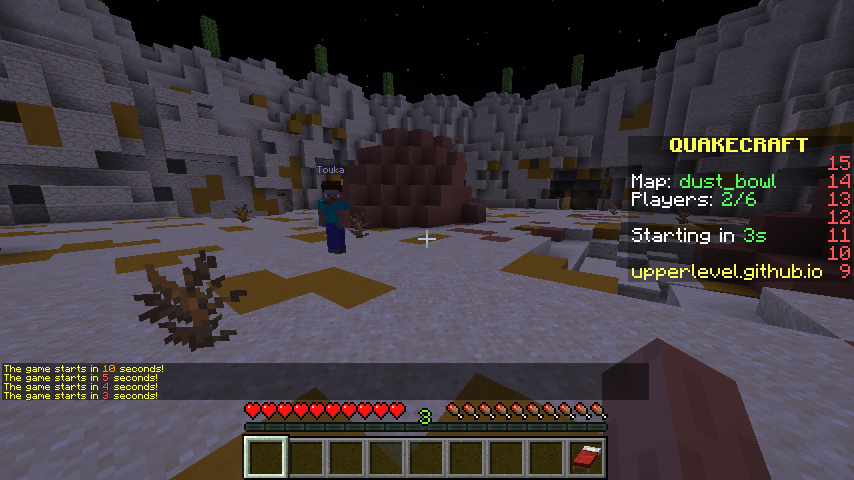Open the chat message log
The image size is (854, 480).
tap(84, 382)
